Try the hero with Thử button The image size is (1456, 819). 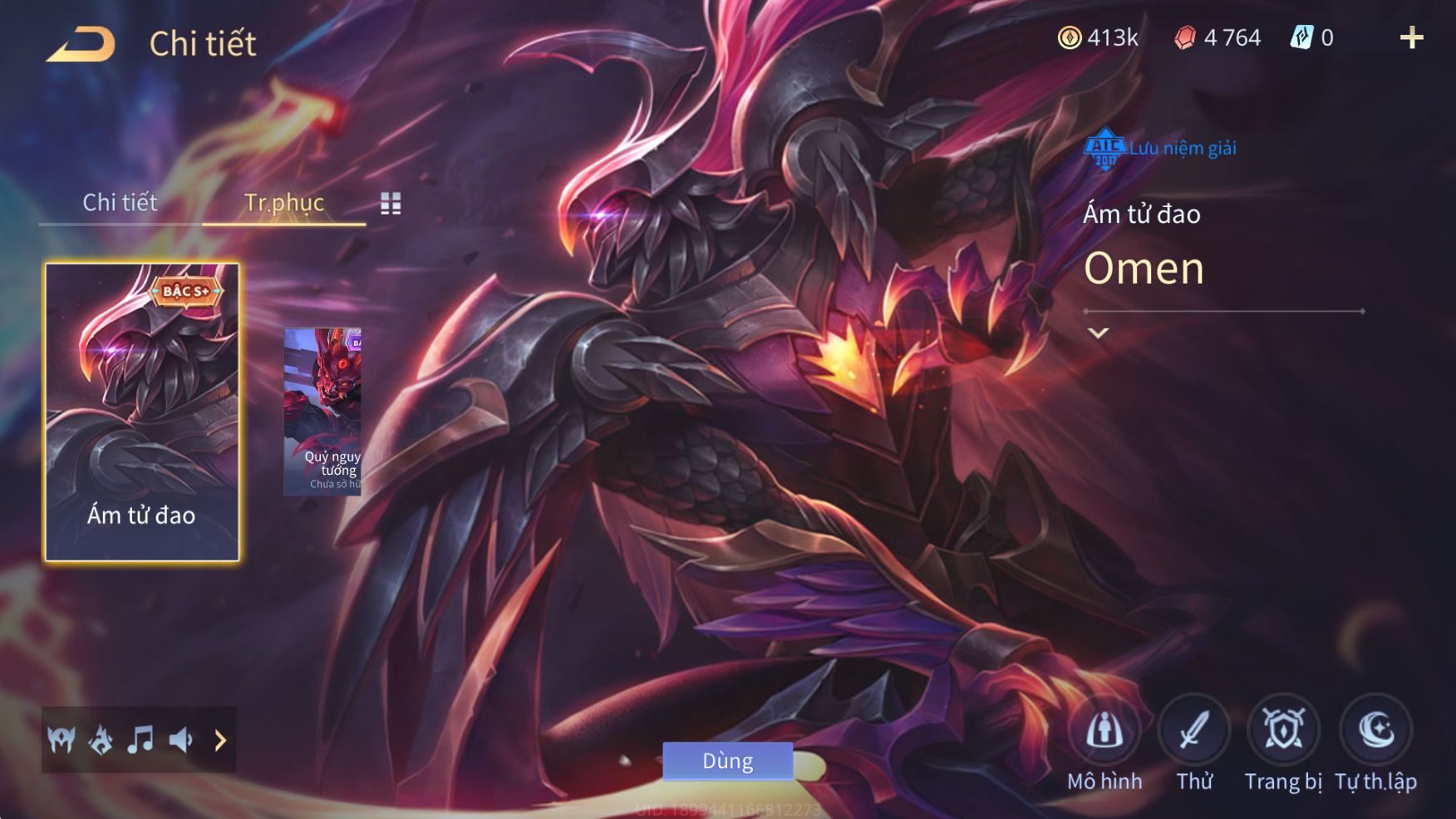(1194, 732)
